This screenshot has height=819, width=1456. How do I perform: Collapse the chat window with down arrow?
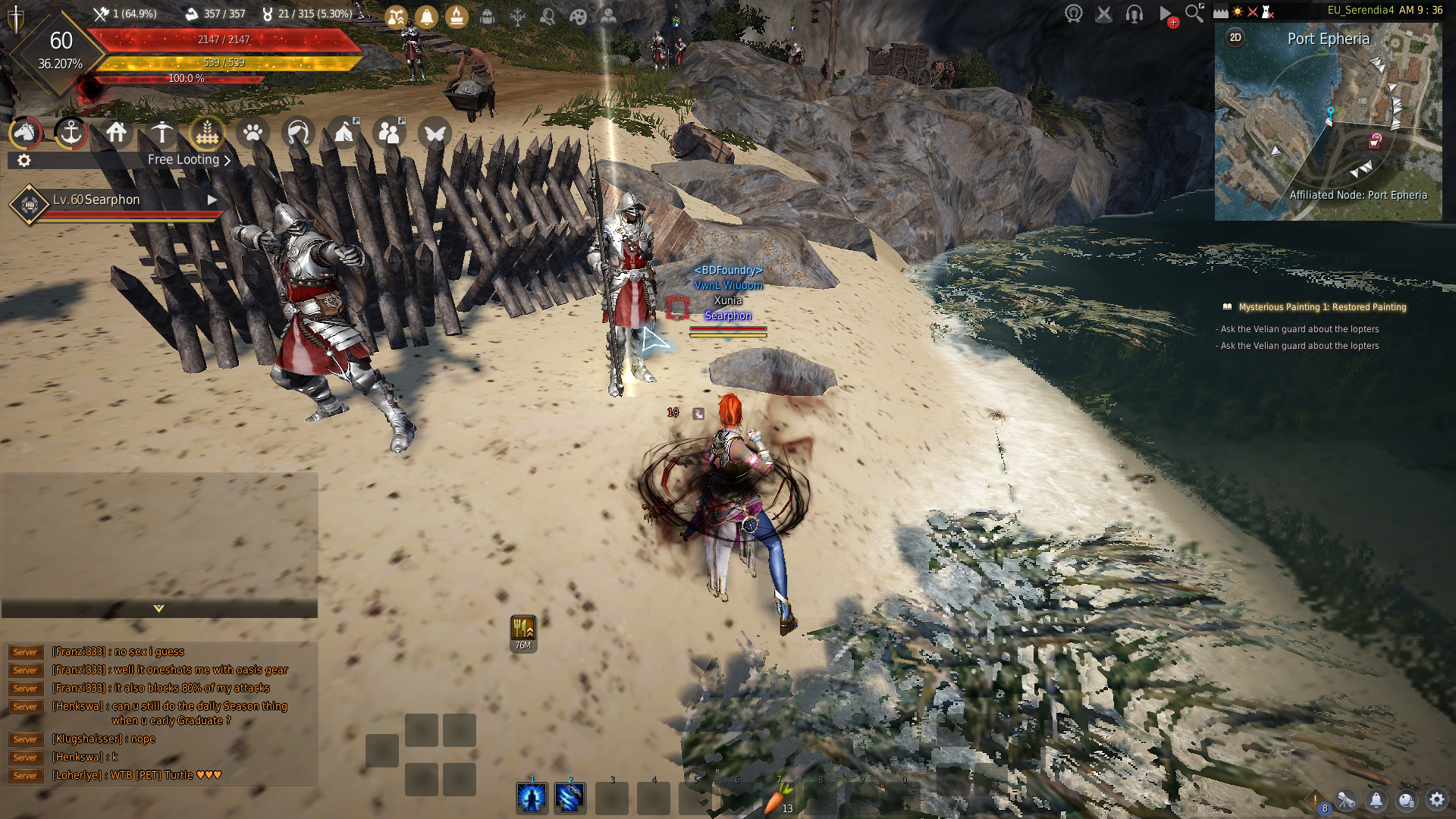[158, 609]
